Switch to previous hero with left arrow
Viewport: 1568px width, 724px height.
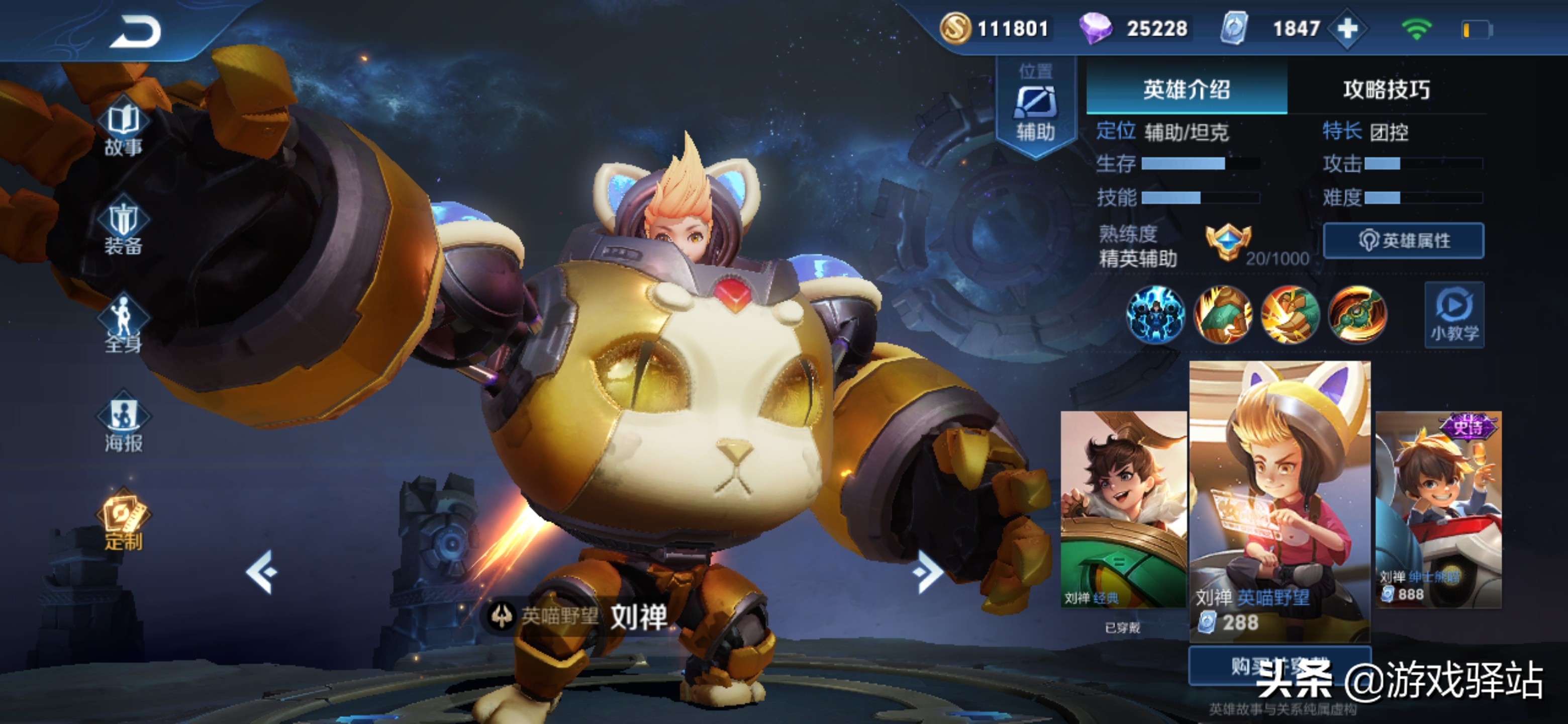[x=262, y=571]
